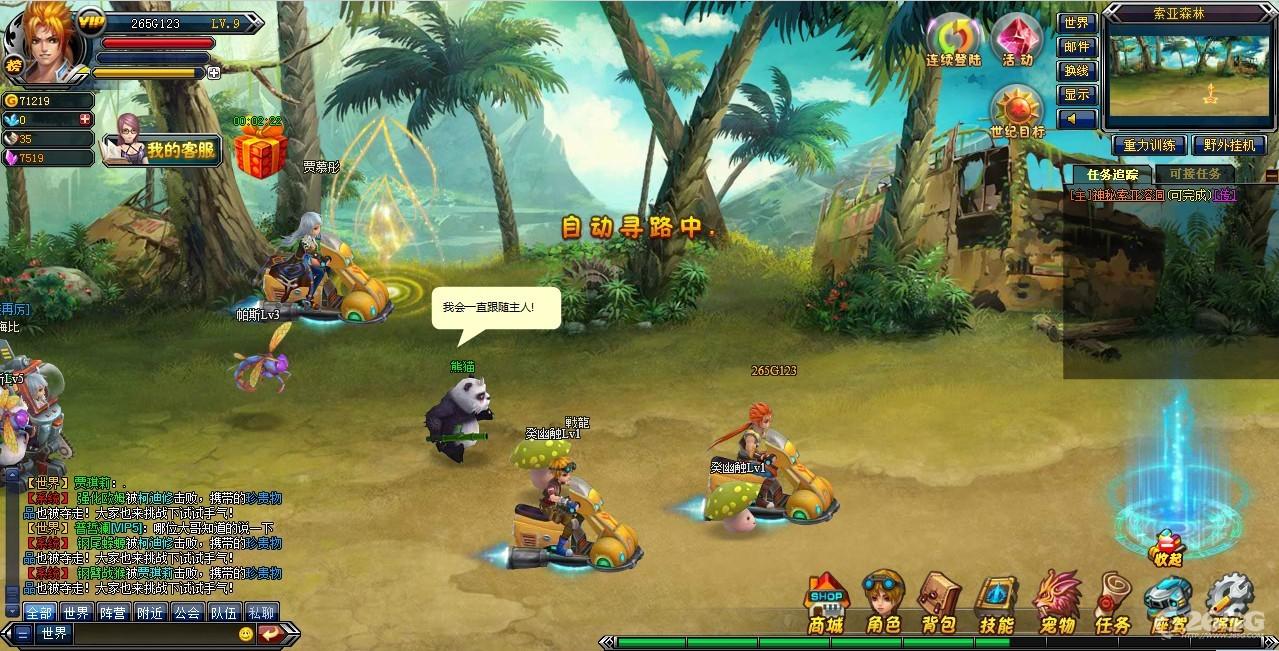Open the 世纪目标 sun icon

coord(1017,112)
